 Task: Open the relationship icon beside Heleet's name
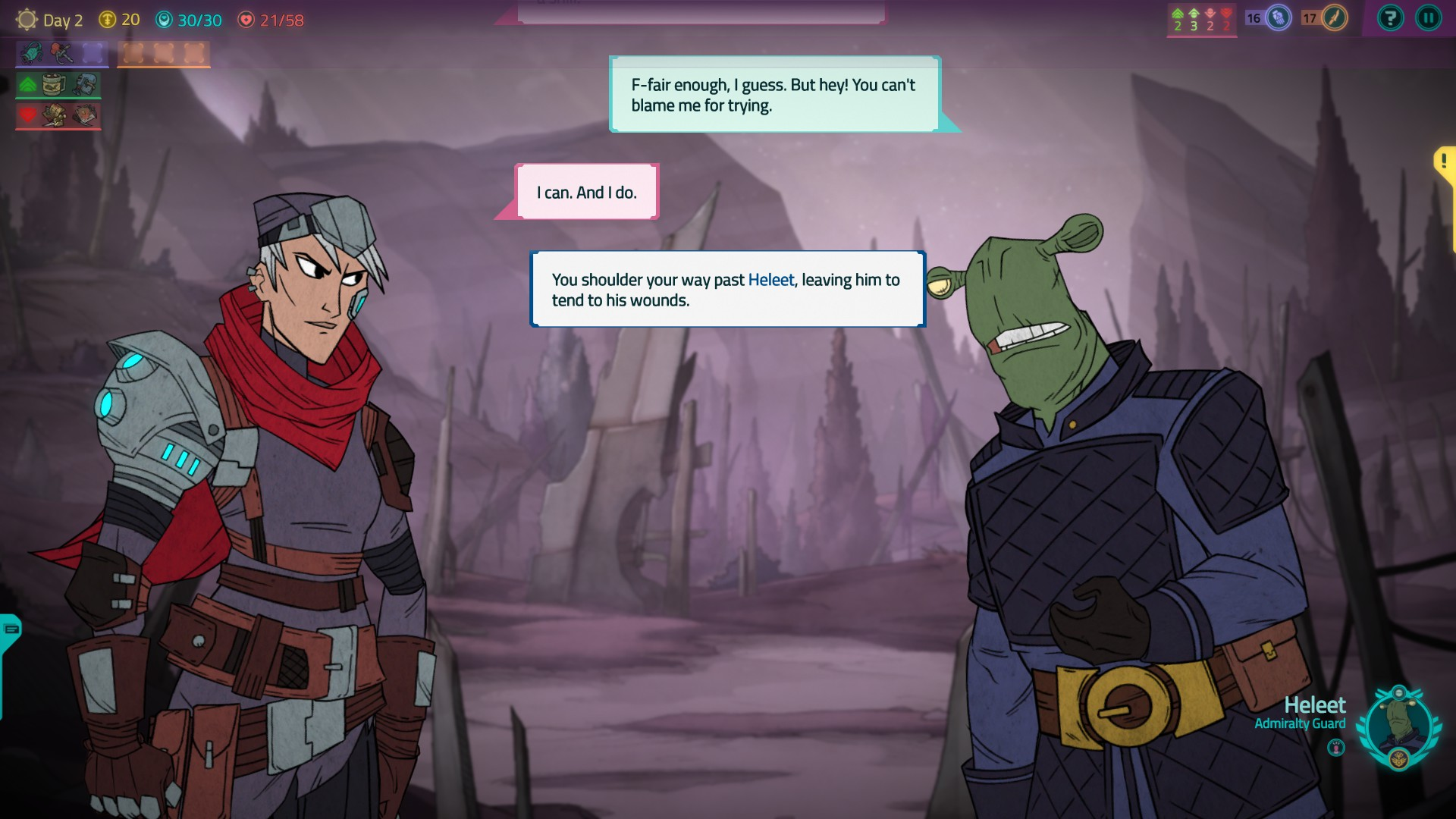point(1336,748)
